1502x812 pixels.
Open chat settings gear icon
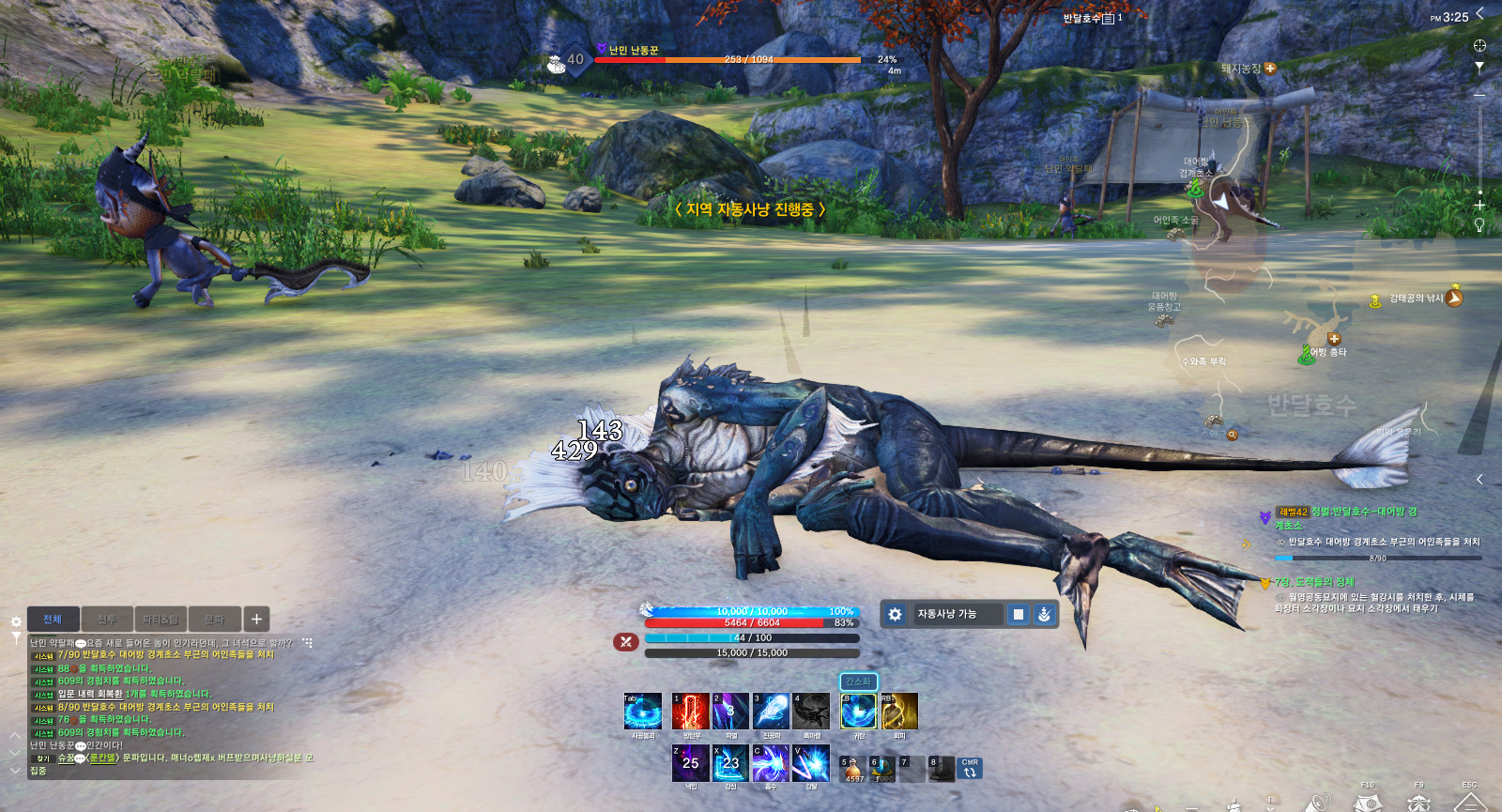(16, 621)
